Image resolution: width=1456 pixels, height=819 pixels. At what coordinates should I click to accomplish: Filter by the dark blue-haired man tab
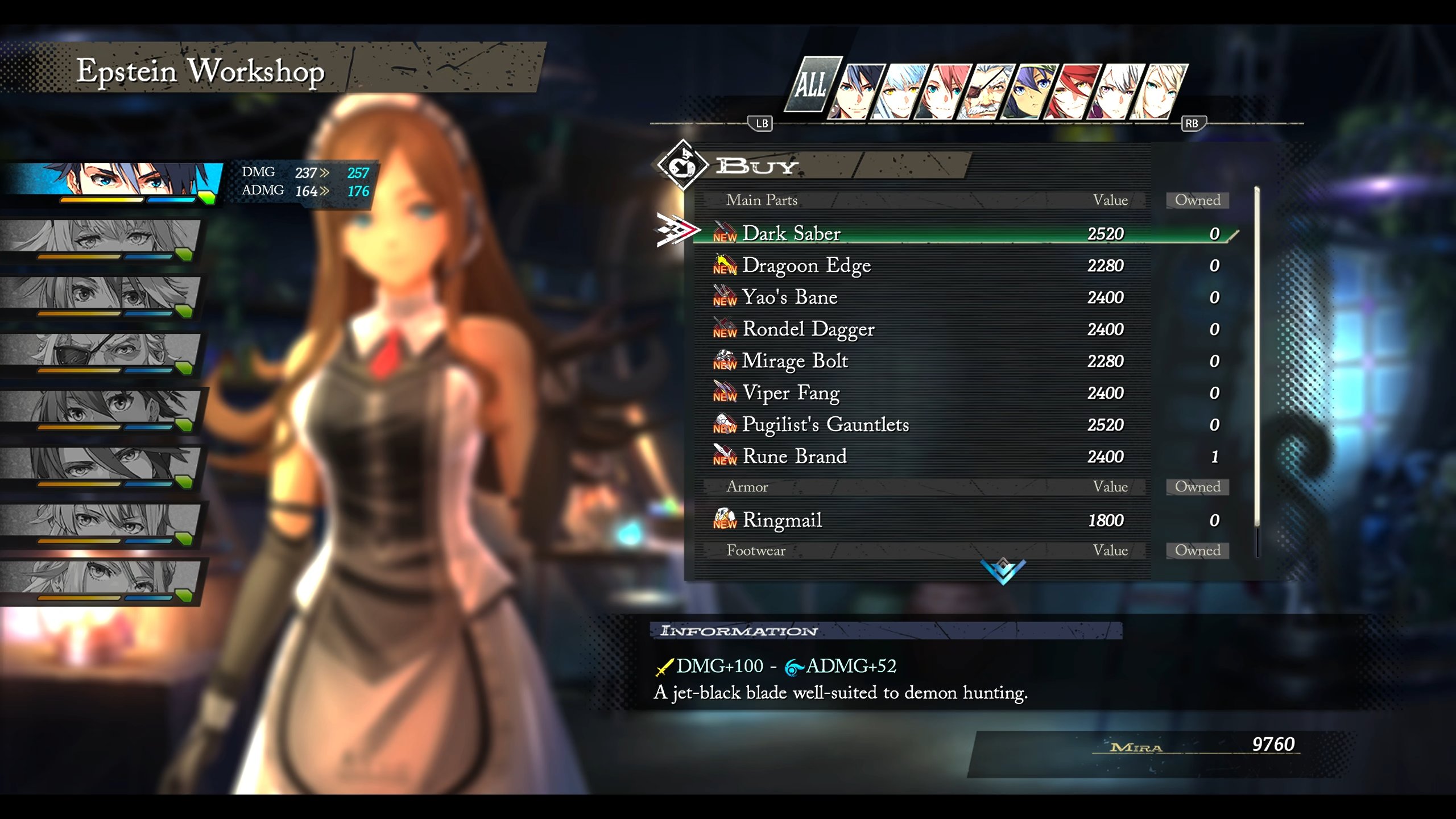858,91
